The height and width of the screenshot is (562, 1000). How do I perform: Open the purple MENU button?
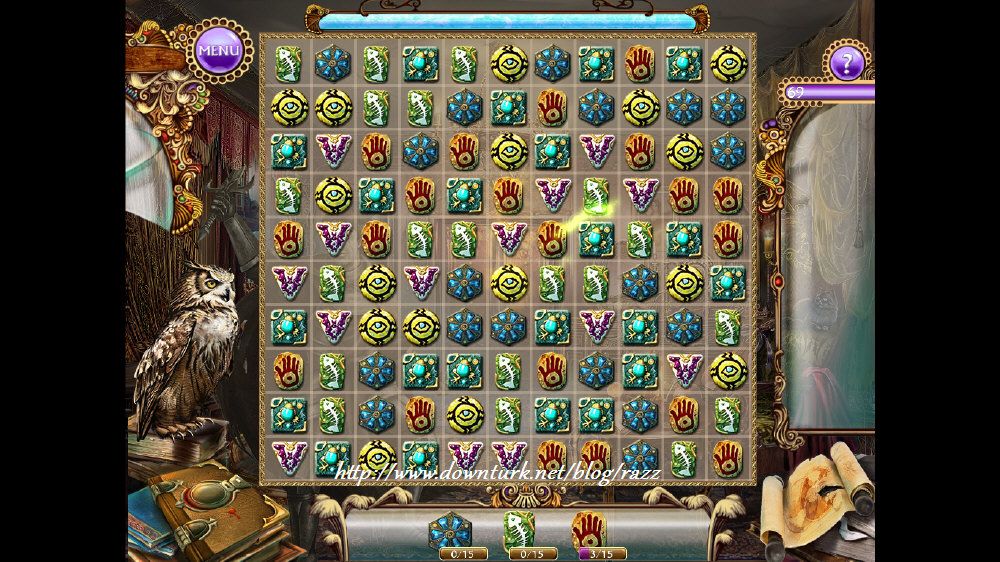coord(219,49)
